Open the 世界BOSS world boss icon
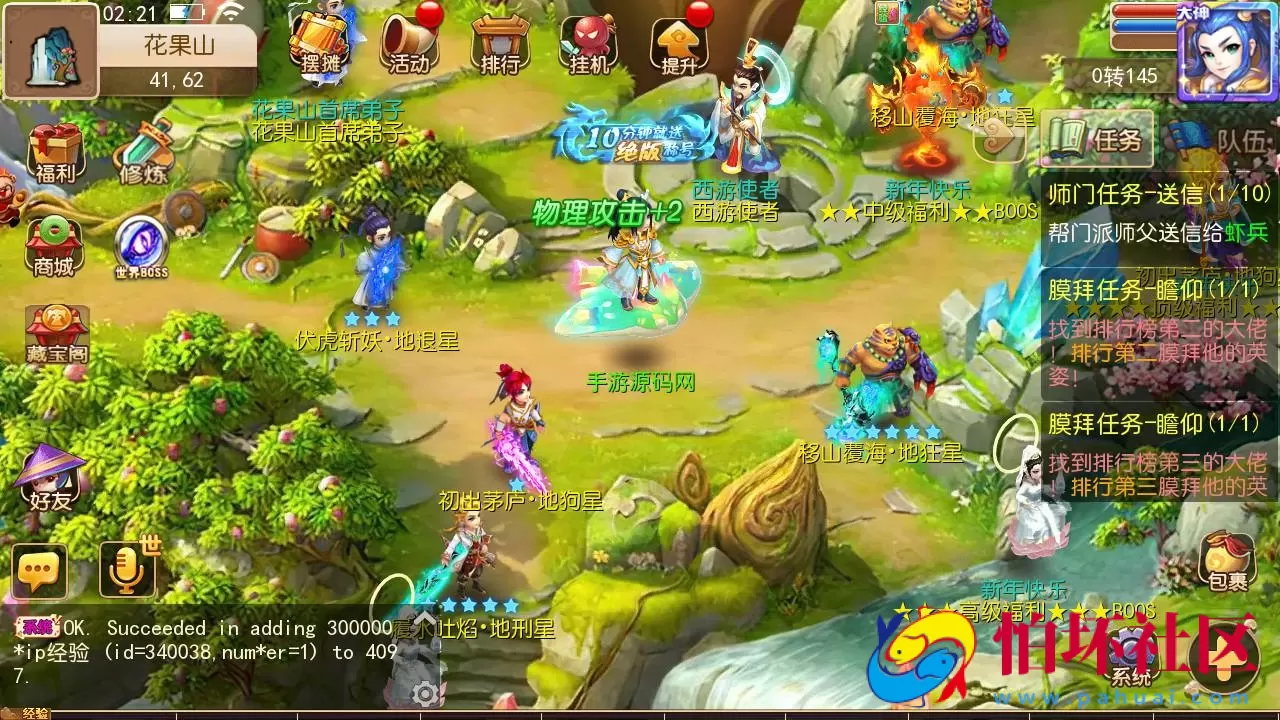This screenshot has height=720, width=1280. (x=140, y=238)
